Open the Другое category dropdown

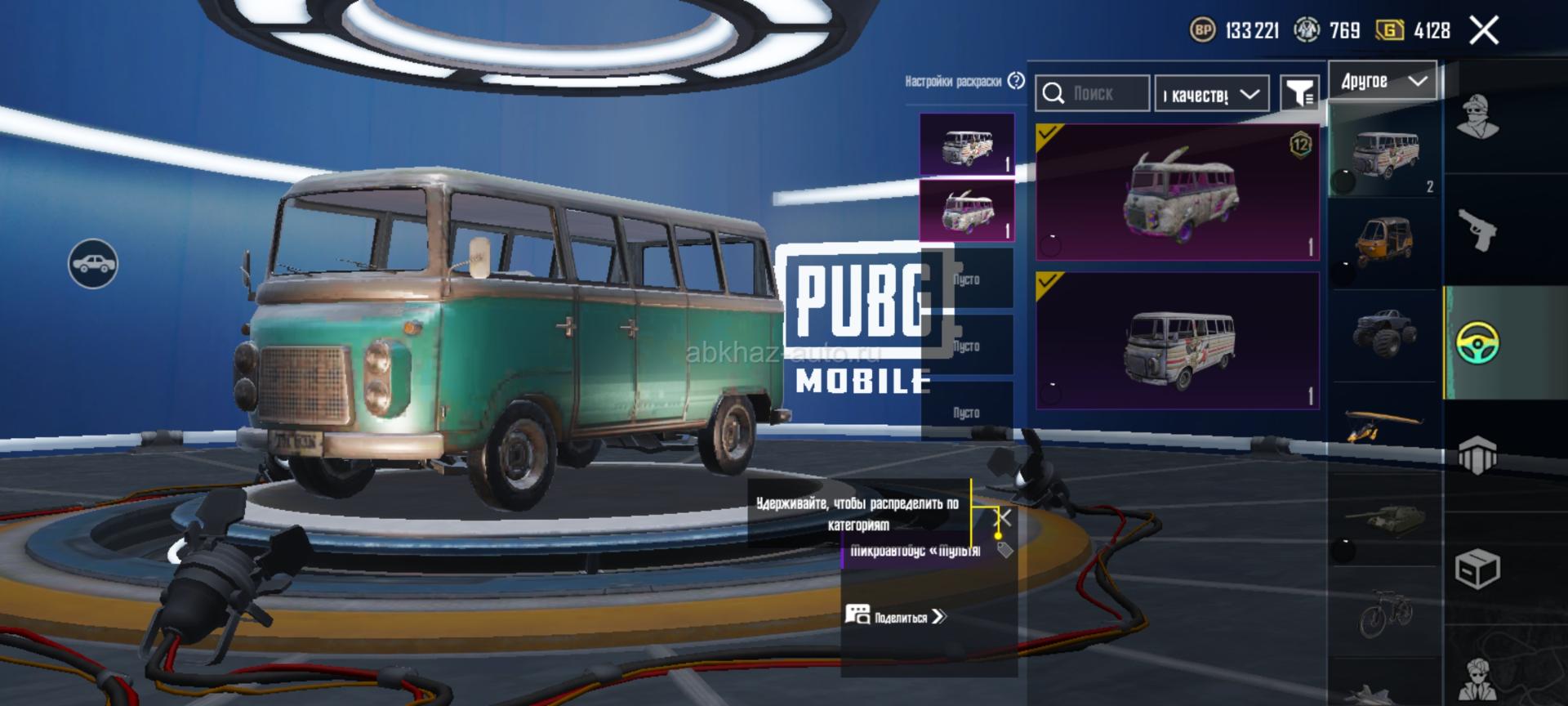[x=1383, y=81]
